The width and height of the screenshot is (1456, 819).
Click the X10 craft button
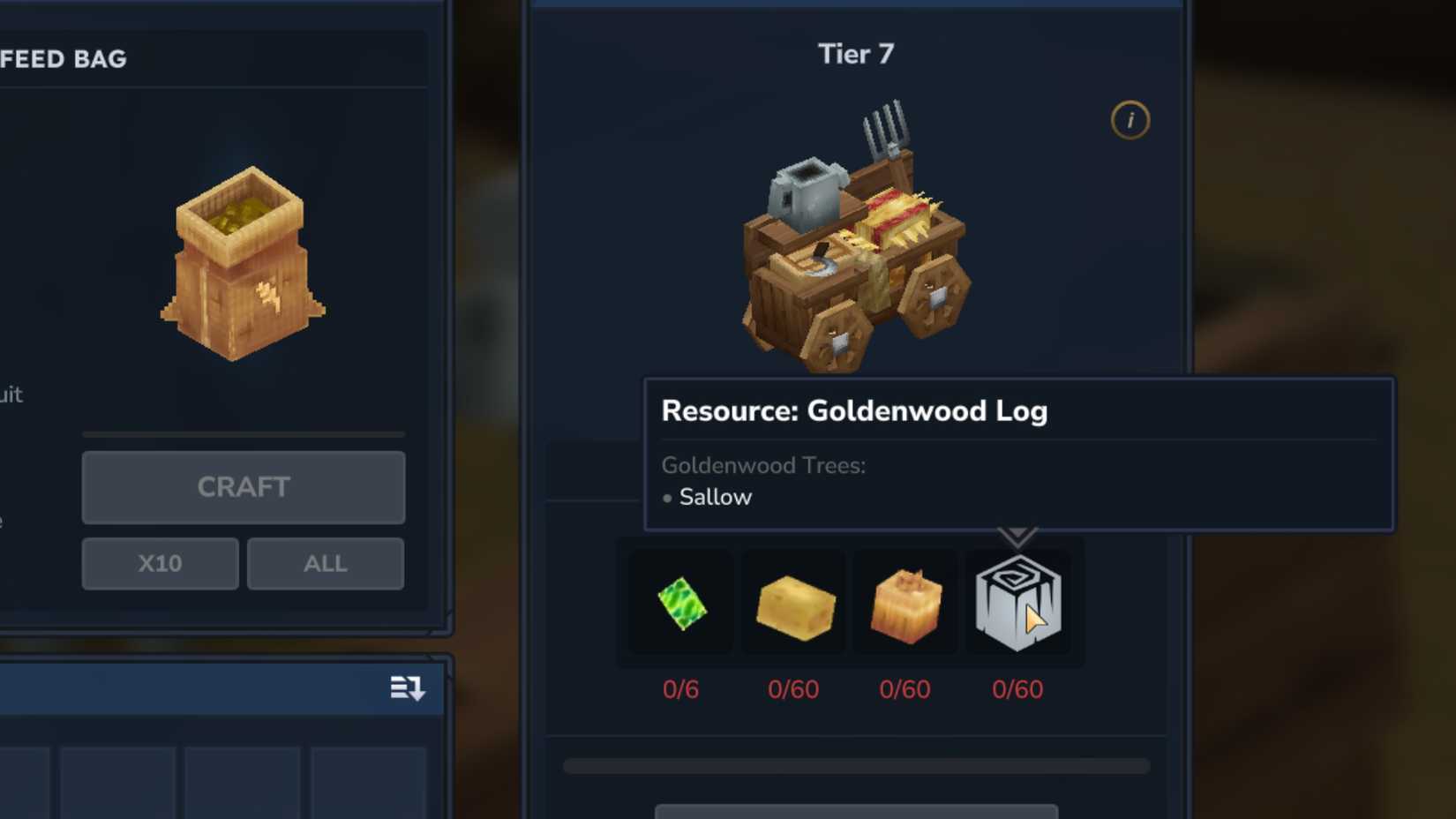[x=160, y=563]
